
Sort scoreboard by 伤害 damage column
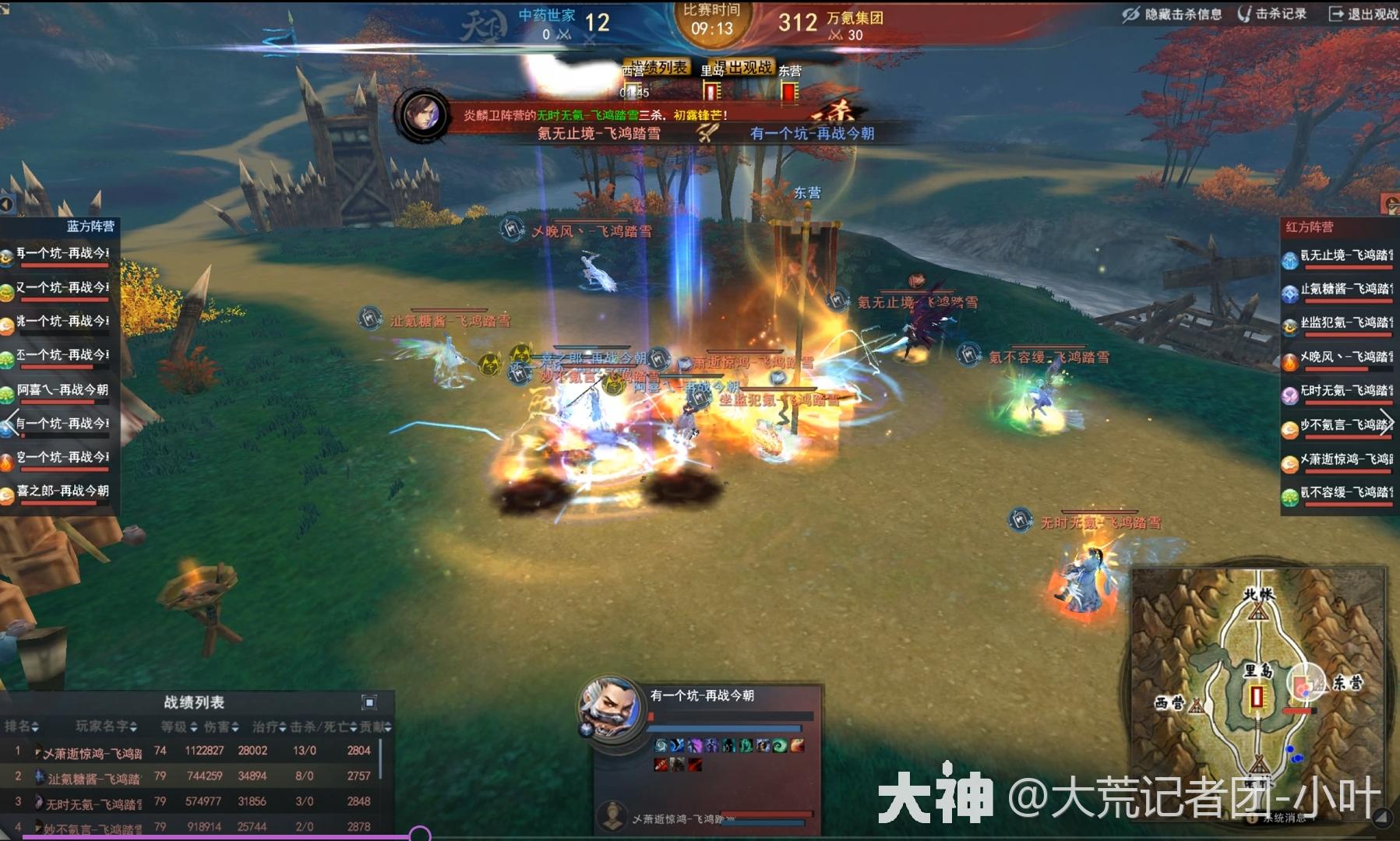221,727
